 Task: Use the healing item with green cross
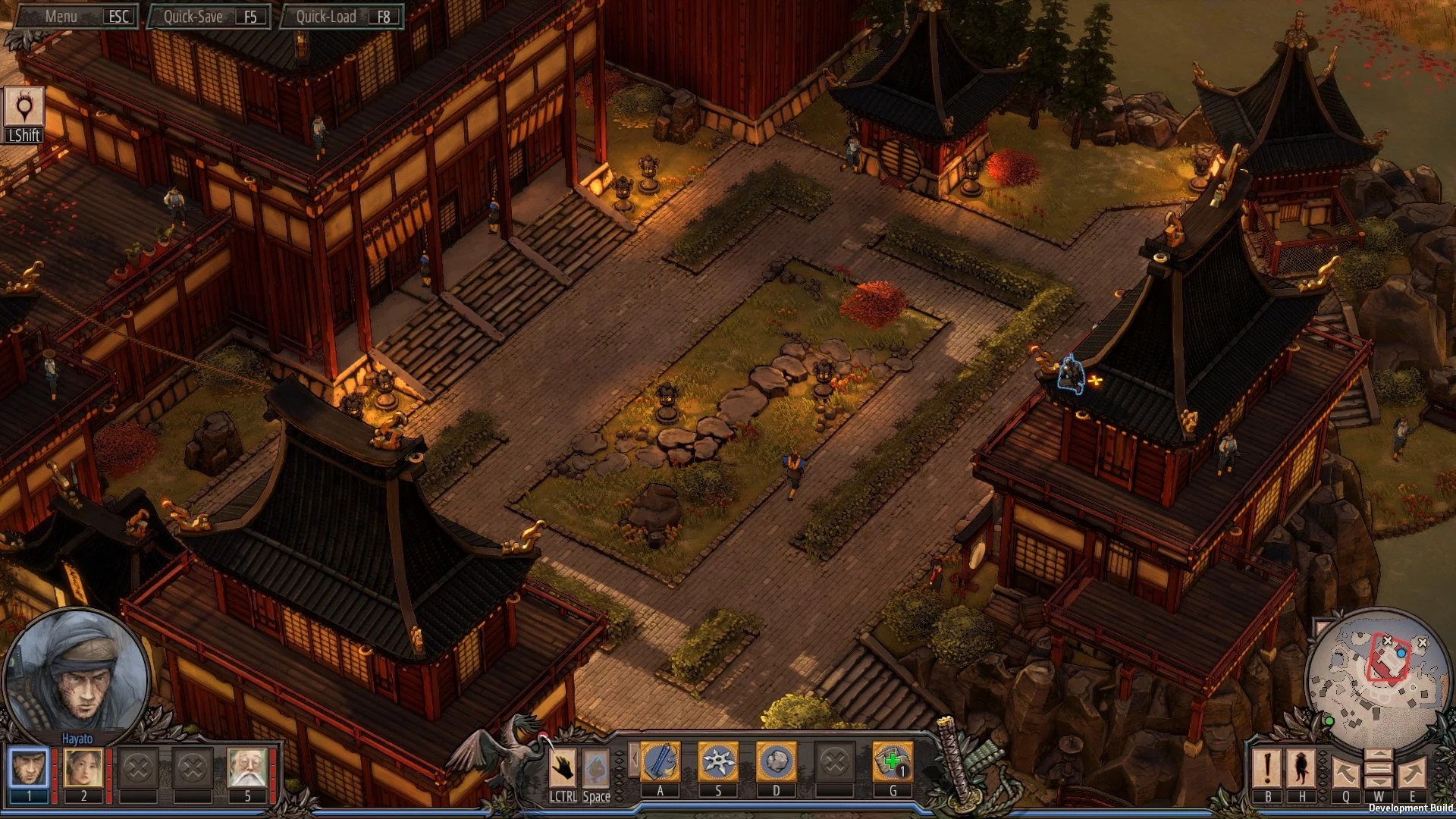coord(893,761)
